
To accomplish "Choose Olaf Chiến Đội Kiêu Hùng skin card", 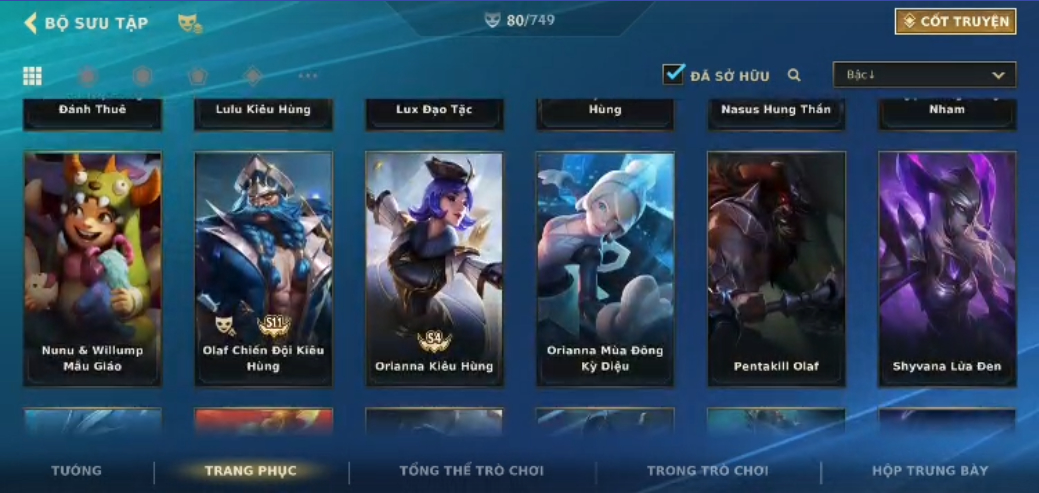I will point(264,268).
